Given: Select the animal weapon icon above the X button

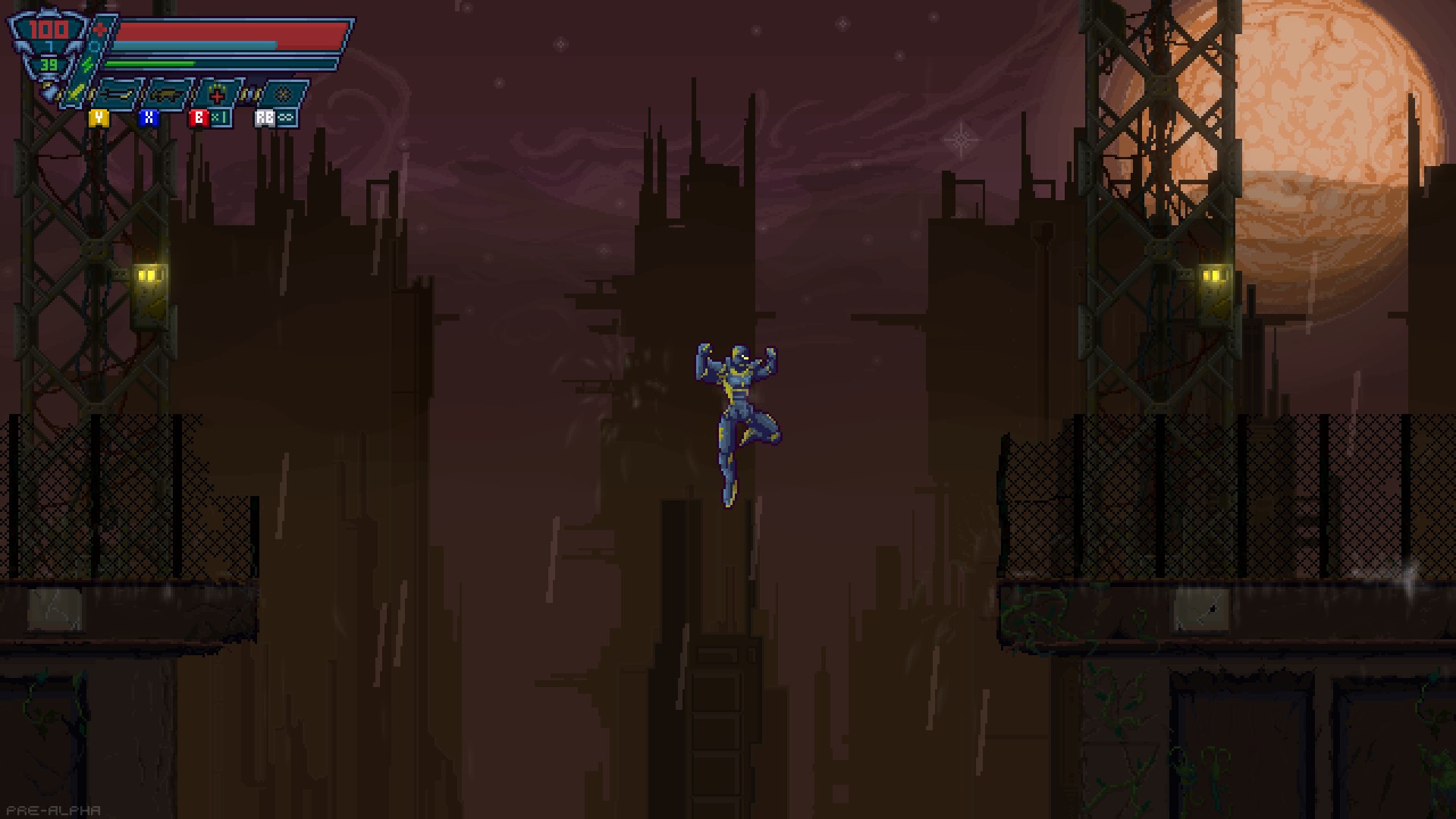Looking at the screenshot, I should click(x=168, y=93).
